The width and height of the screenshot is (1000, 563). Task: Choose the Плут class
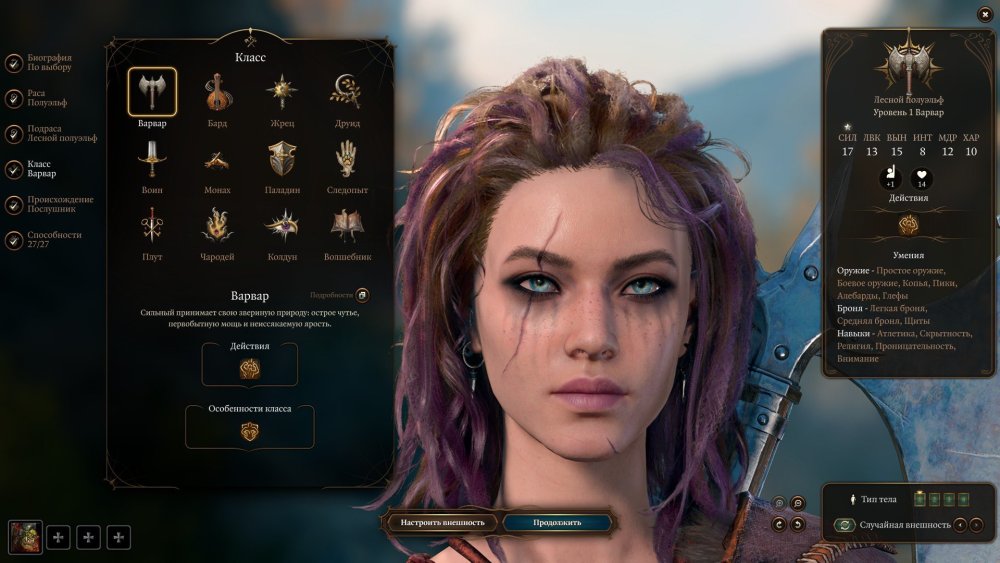click(x=152, y=227)
